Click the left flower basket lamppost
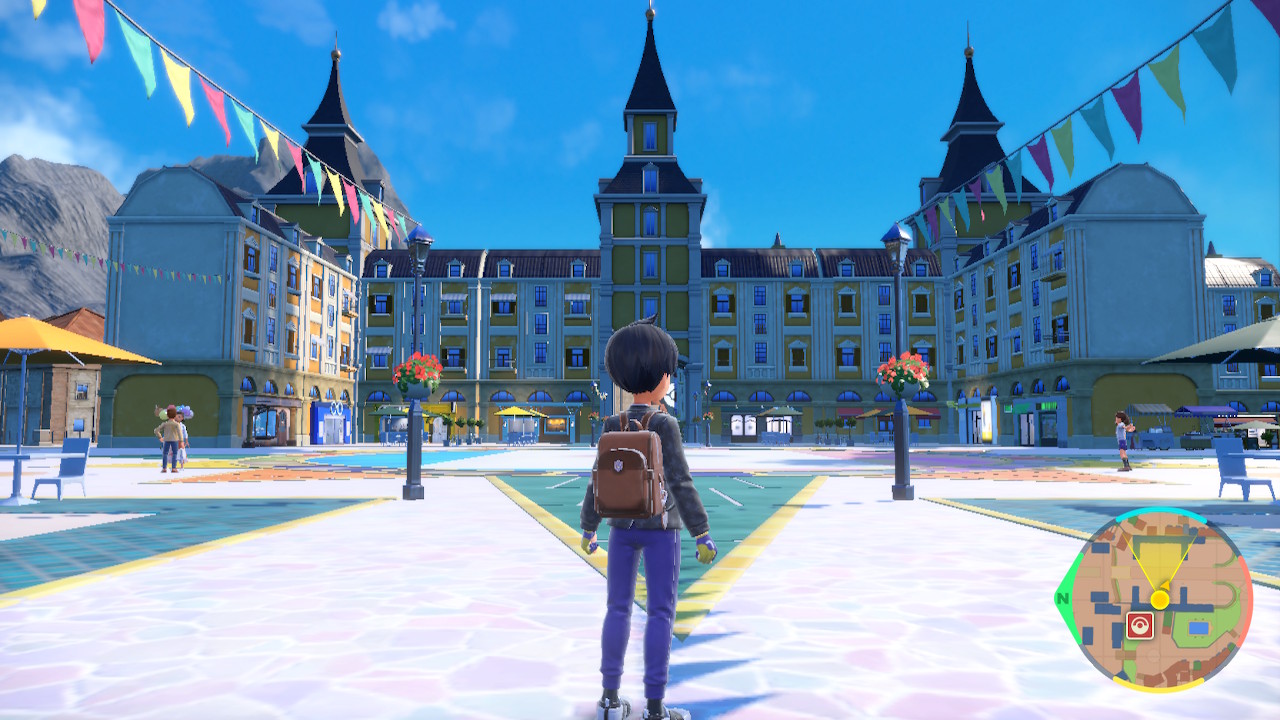Viewport: 1280px width, 720px height. click(415, 372)
